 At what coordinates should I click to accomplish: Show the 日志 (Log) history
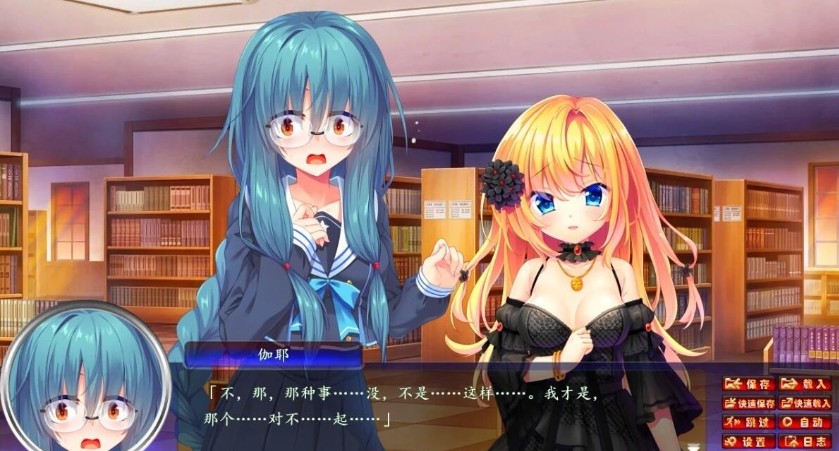805,441
